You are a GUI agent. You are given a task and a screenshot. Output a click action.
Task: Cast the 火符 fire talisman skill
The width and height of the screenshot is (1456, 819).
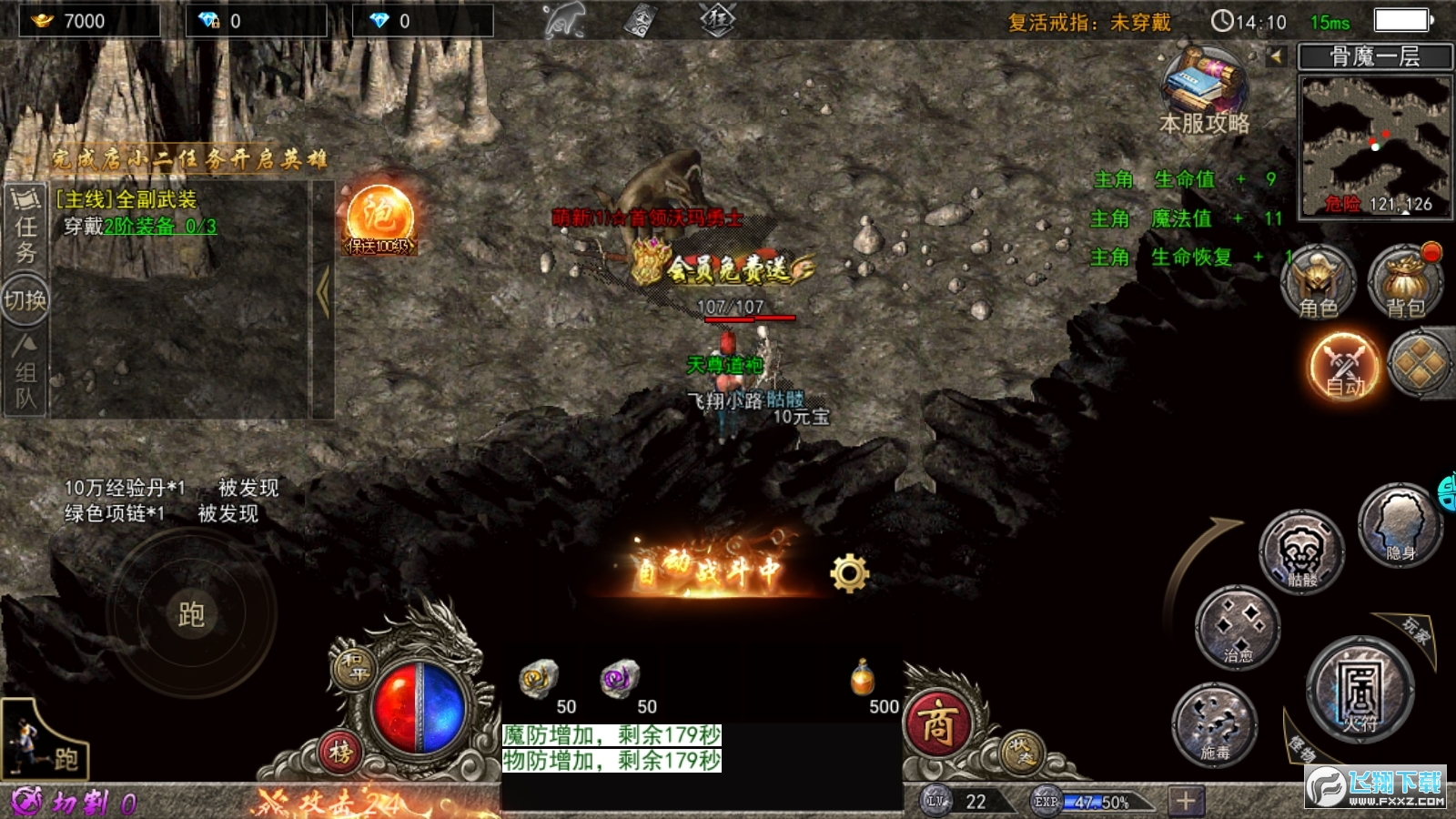[x=1360, y=693]
